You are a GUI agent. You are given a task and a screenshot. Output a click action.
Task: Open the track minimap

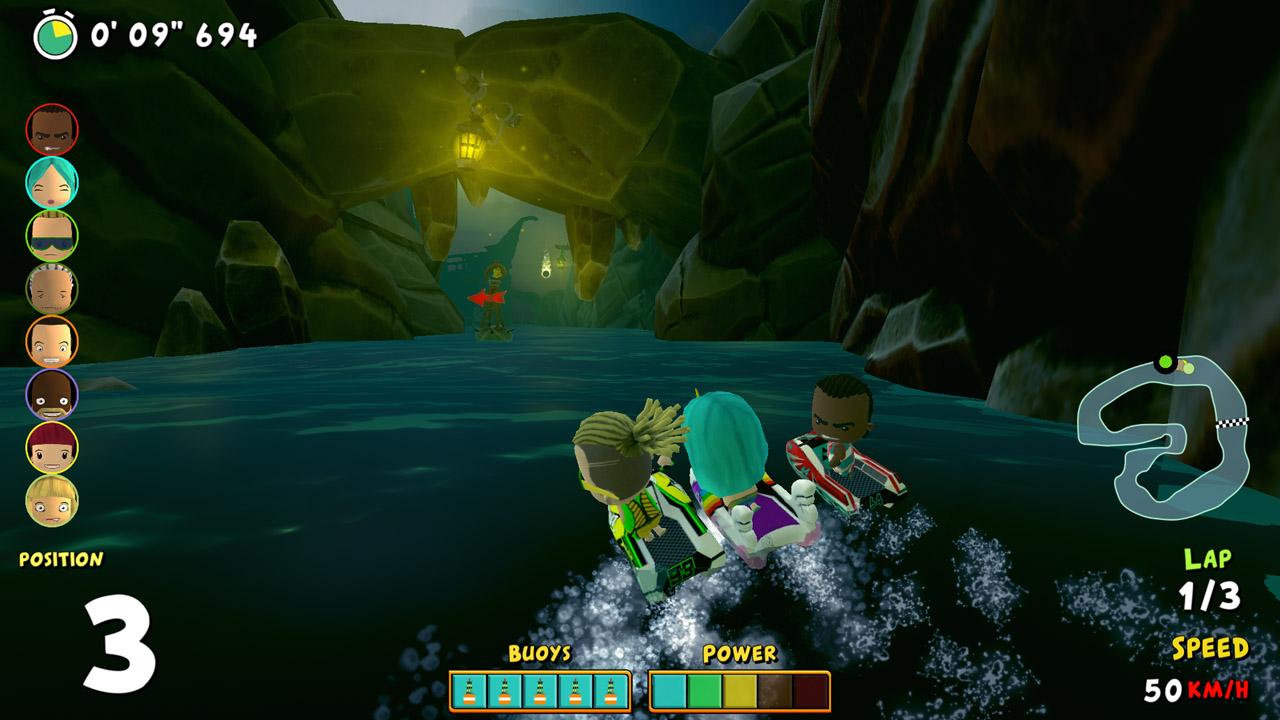[x=1162, y=430]
